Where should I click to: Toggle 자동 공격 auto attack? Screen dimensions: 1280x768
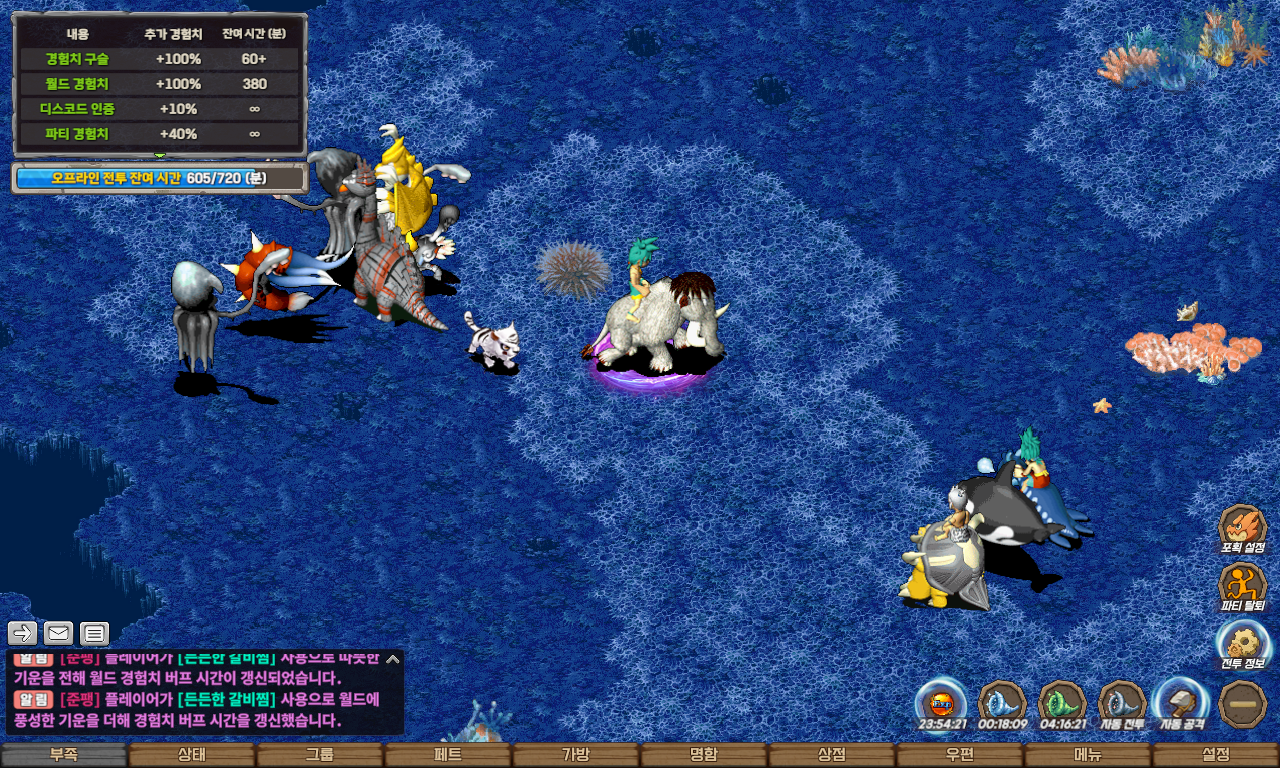pyautogui.click(x=1182, y=702)
